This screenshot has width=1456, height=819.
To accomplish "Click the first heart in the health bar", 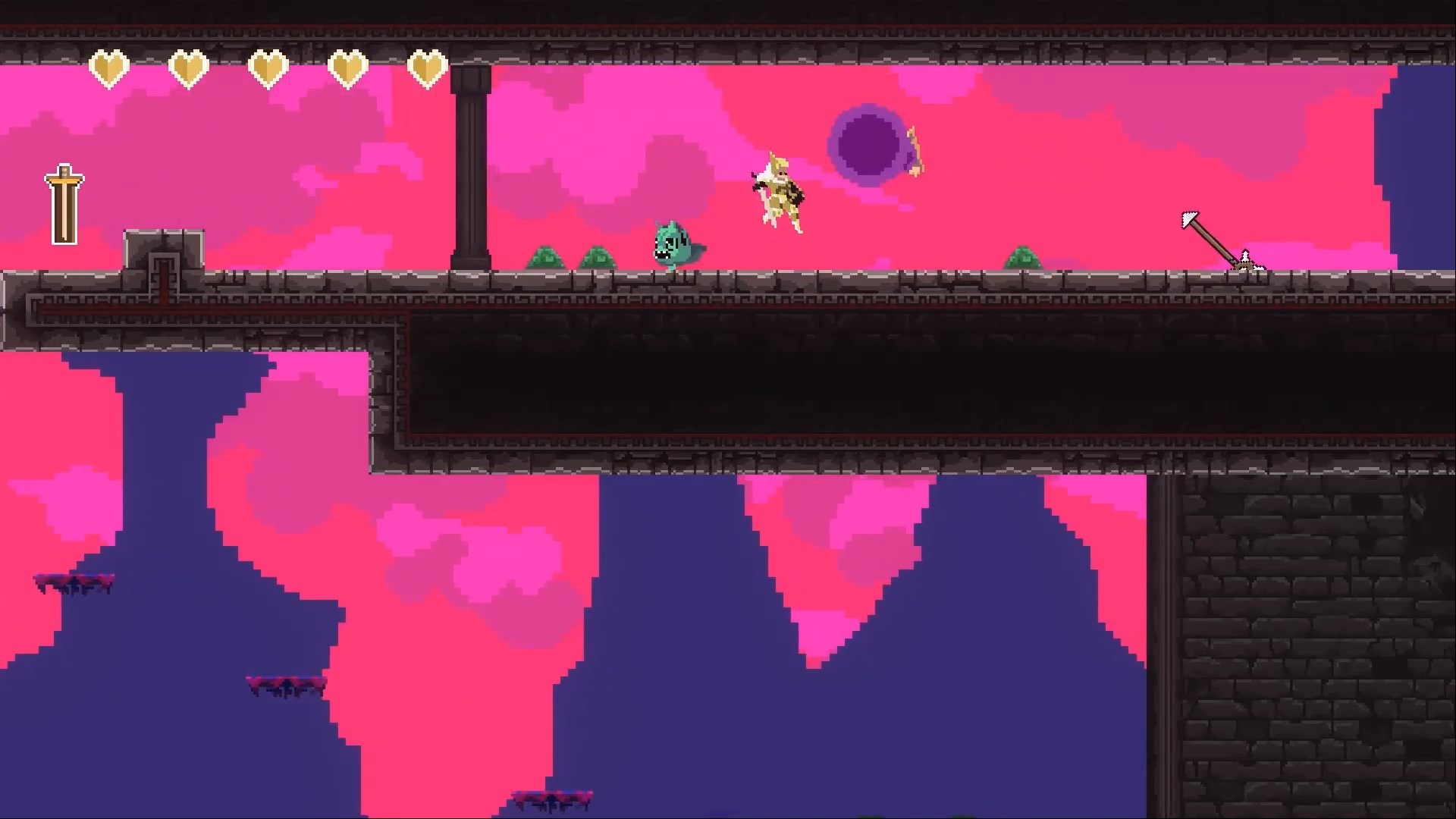I will 109,68.
